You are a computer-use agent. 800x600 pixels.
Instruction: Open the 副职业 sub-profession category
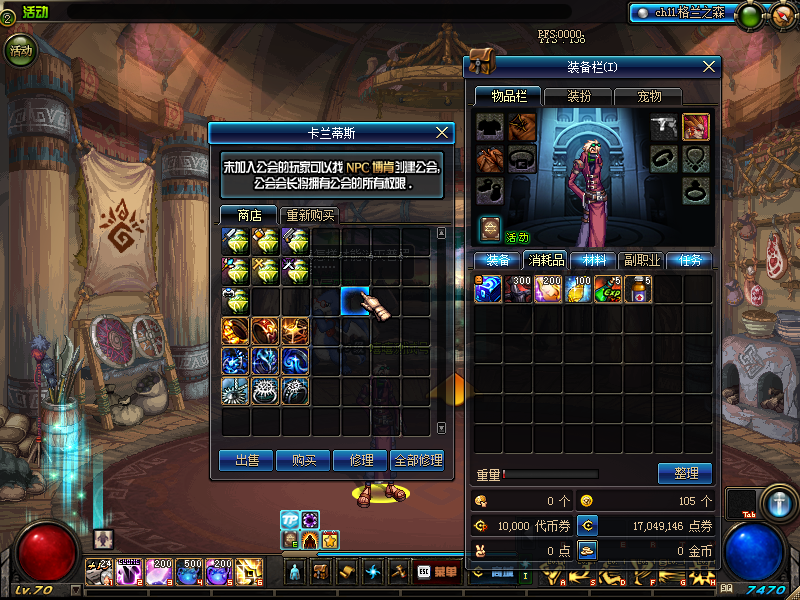(x=641, y=260)
